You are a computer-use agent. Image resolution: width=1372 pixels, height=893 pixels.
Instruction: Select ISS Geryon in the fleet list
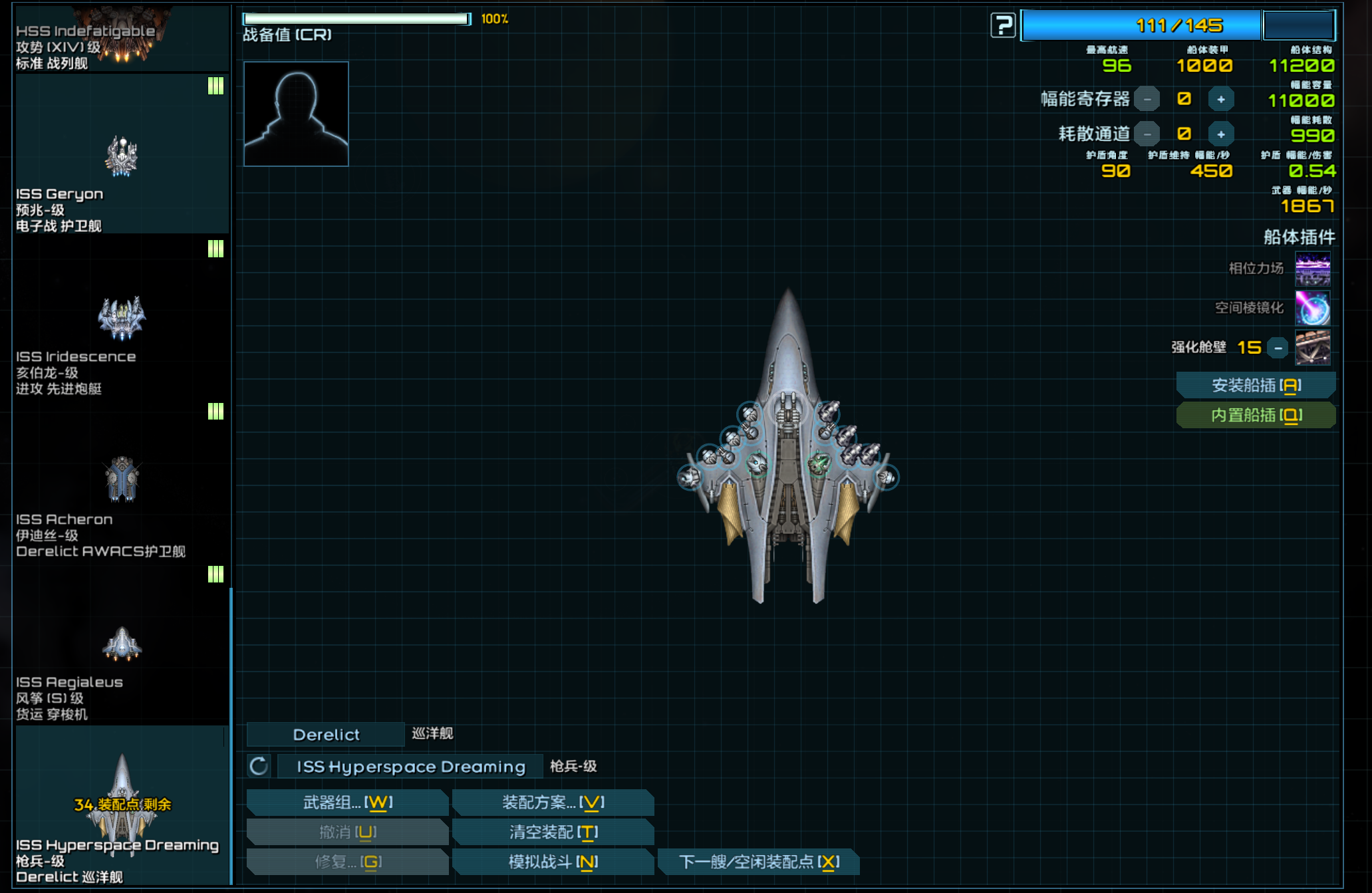coord(122,156)
